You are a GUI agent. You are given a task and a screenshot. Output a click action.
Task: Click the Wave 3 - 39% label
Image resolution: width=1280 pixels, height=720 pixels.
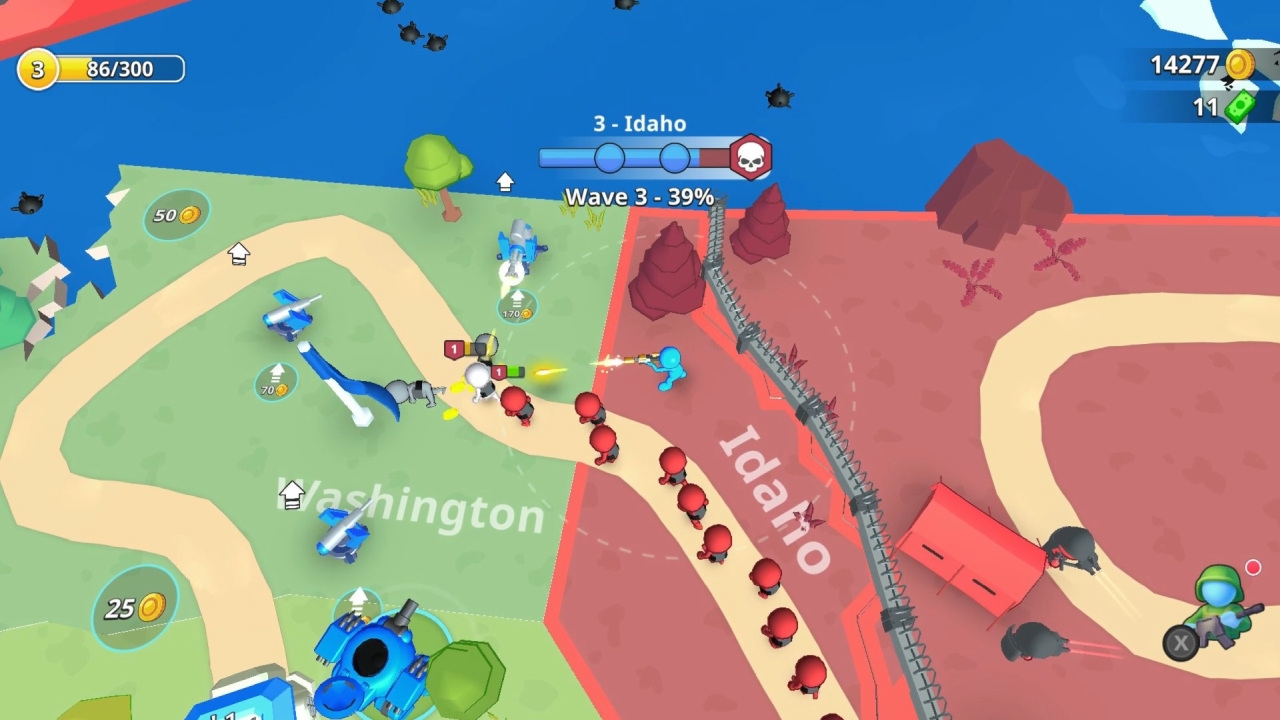(x=640, y=197)
